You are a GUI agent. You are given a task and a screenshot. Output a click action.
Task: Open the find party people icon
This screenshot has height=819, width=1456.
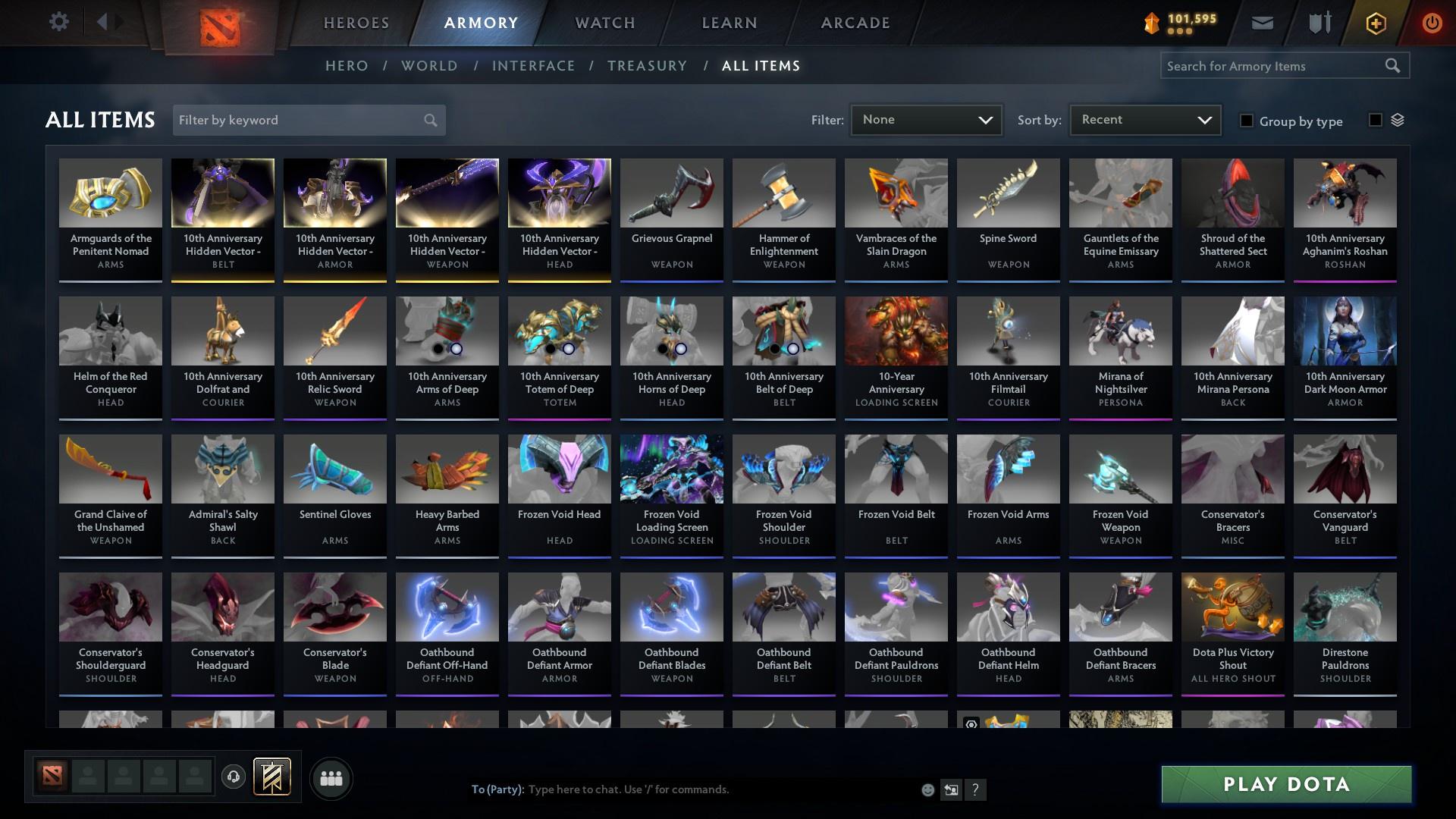click(x=330, y=778)
